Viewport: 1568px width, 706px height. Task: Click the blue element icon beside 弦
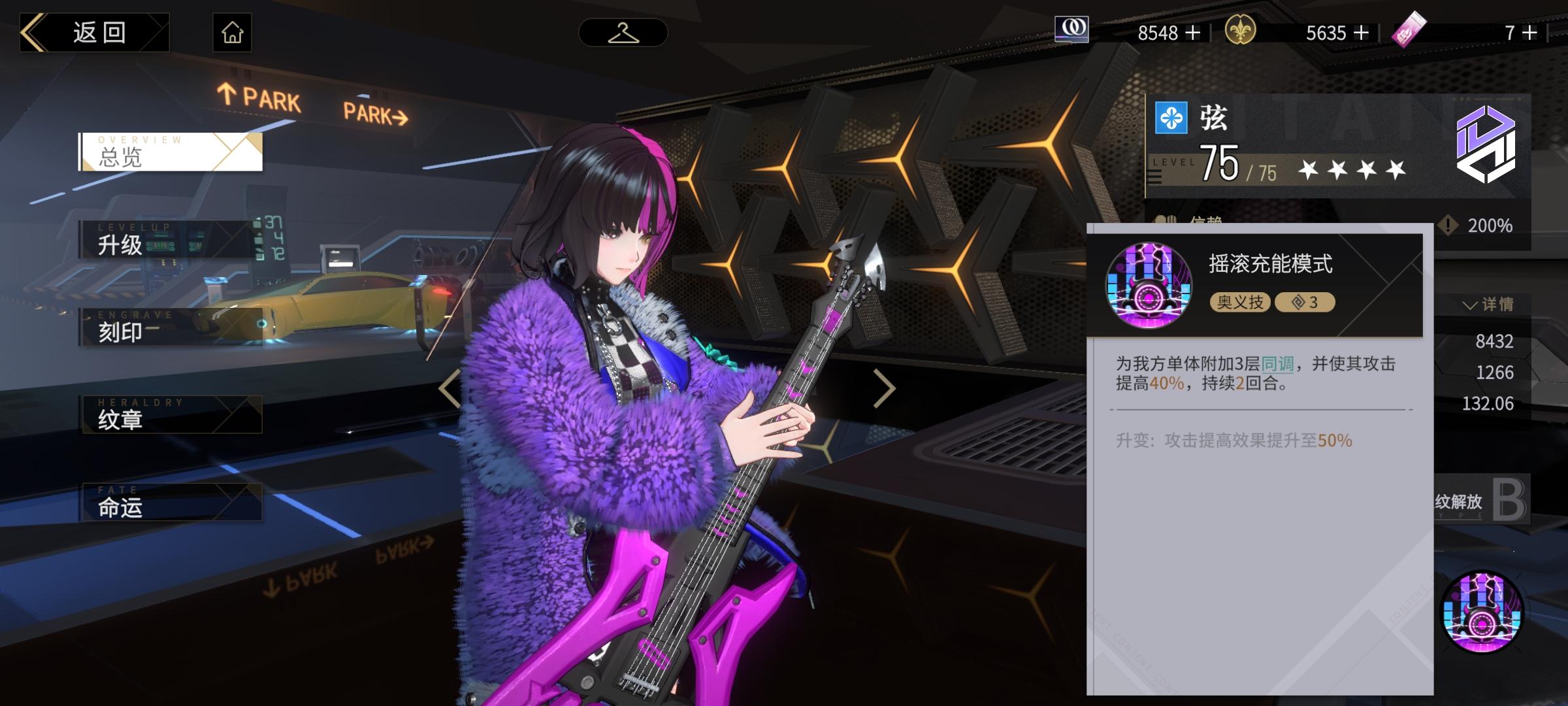(1171, 118)
